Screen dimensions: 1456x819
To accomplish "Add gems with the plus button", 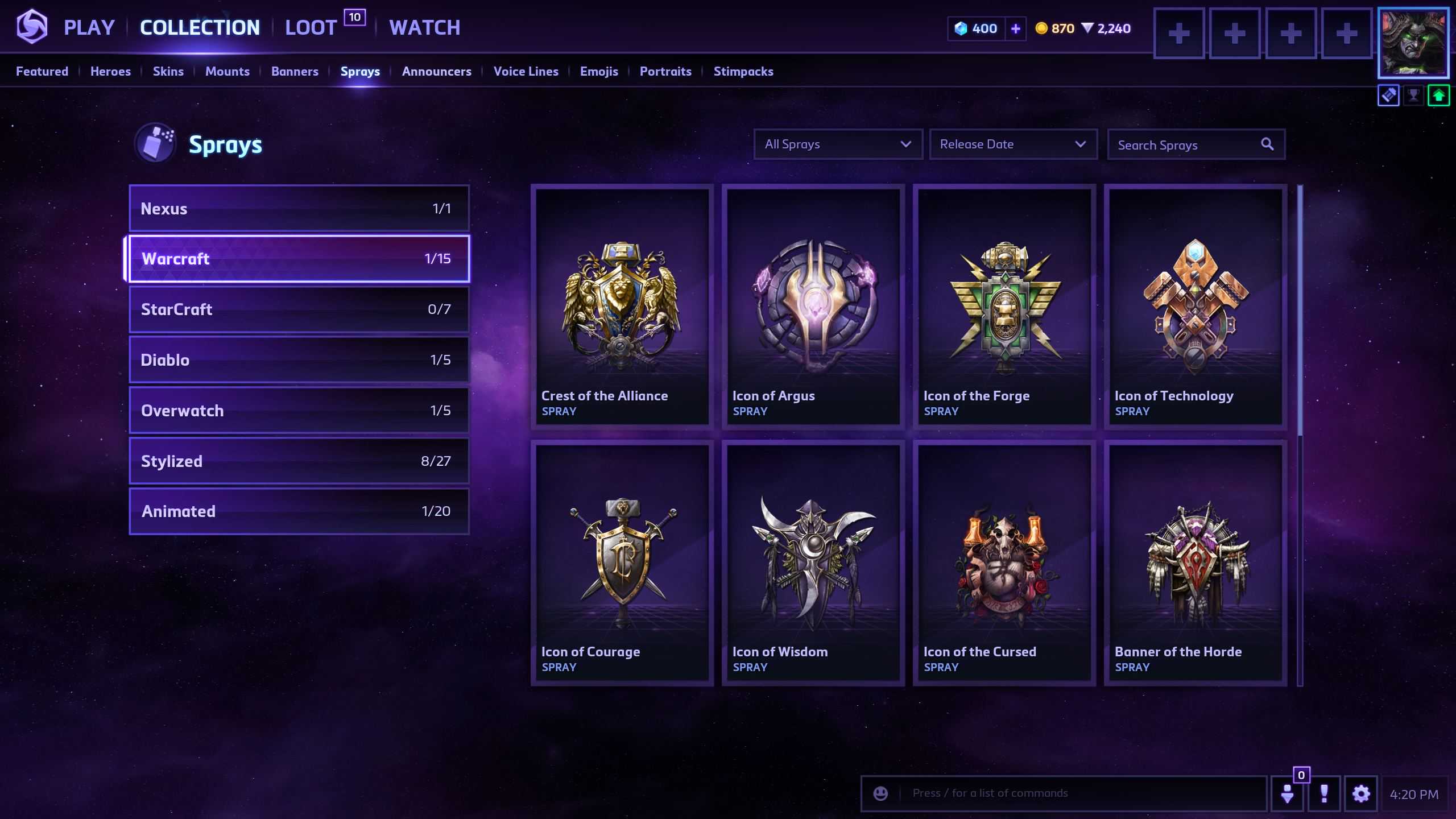I will [x=1015, y=28].
